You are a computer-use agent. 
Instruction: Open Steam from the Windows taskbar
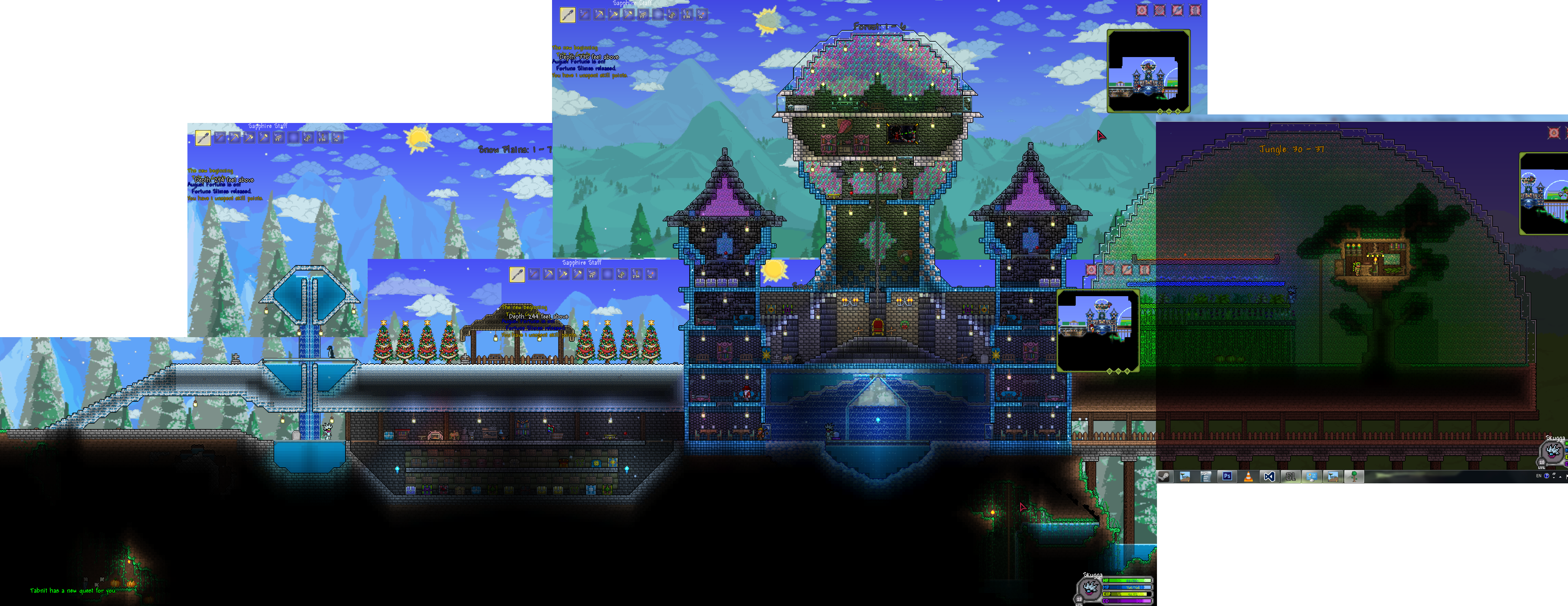click(1164, 477)
